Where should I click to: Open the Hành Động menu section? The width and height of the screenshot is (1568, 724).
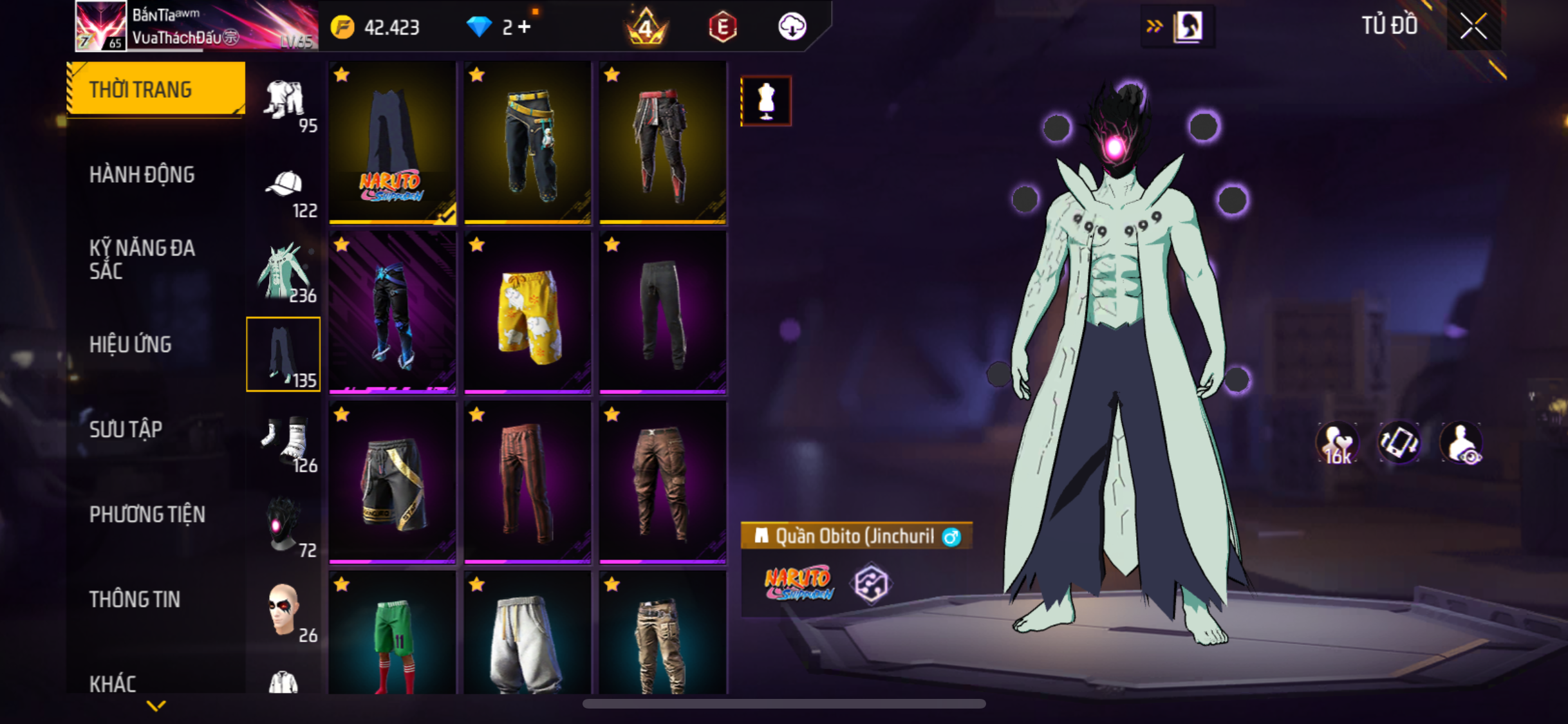tap(142, 174)
